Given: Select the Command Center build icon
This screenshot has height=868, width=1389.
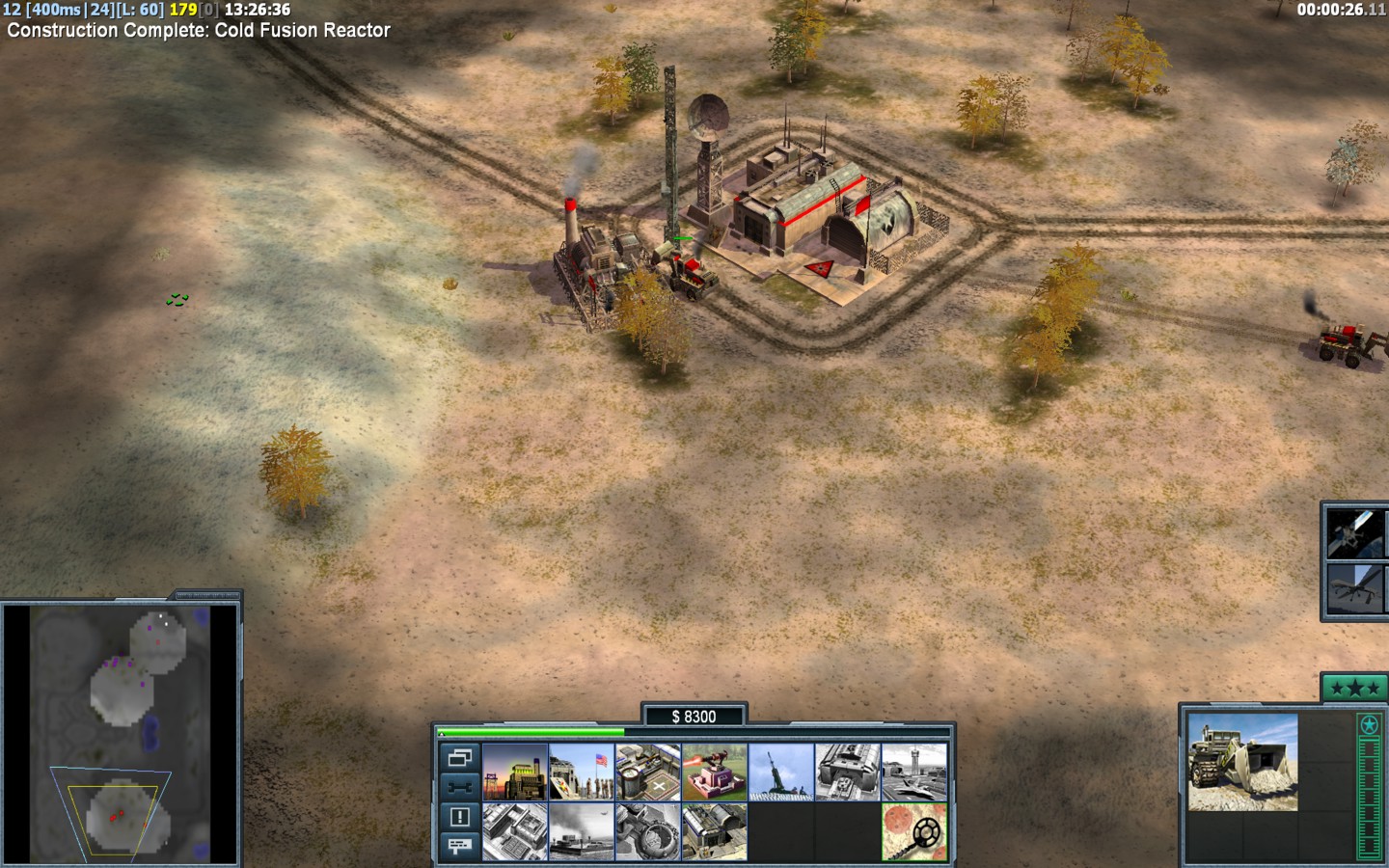Looking at the screenshot, I should tap(715, 831).
